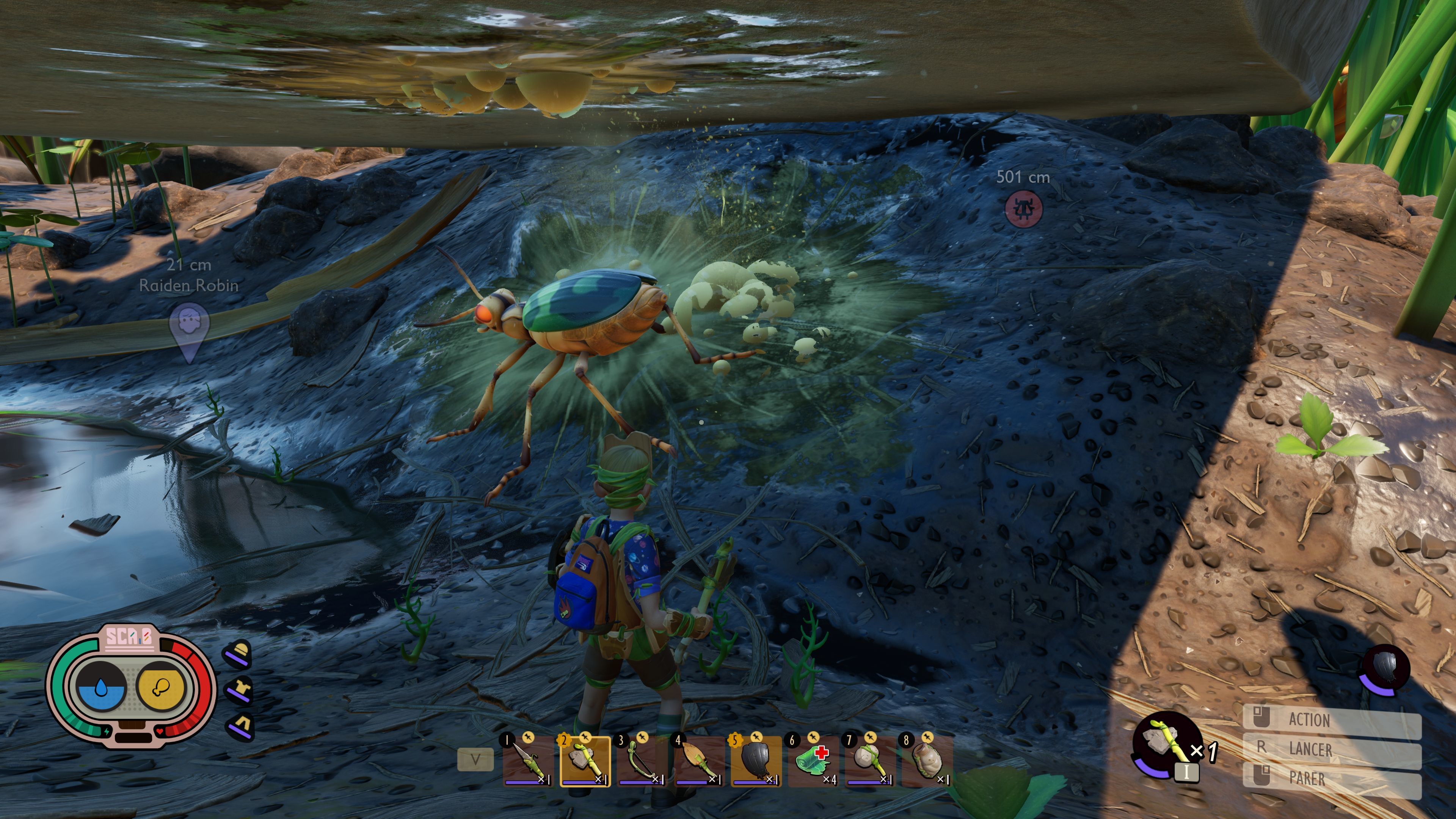Select the black beetle shield slot
The height and width of the screenshot is (819, 1456).
pos(756,761)
